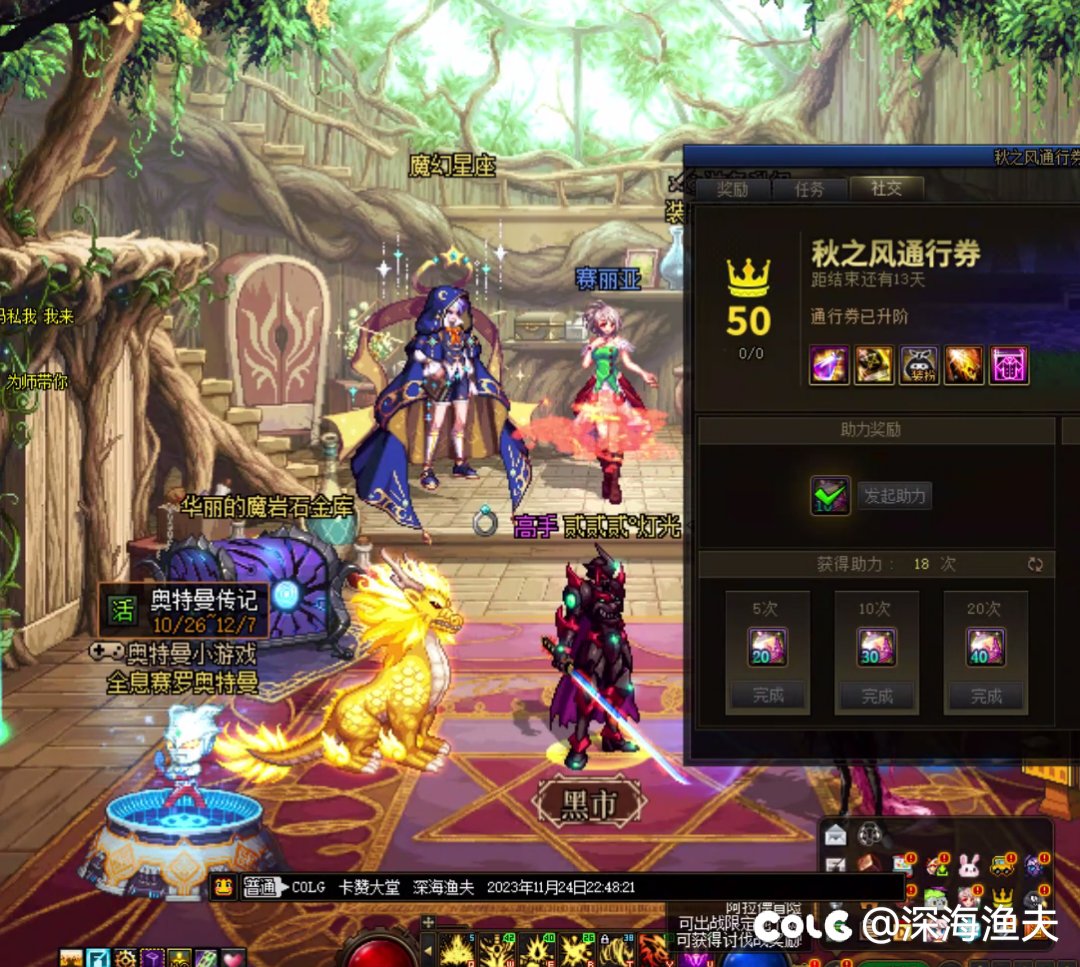Screen dimensions: 1080x967
Task: Select the 社交 social tab
Action: point(886,189)
